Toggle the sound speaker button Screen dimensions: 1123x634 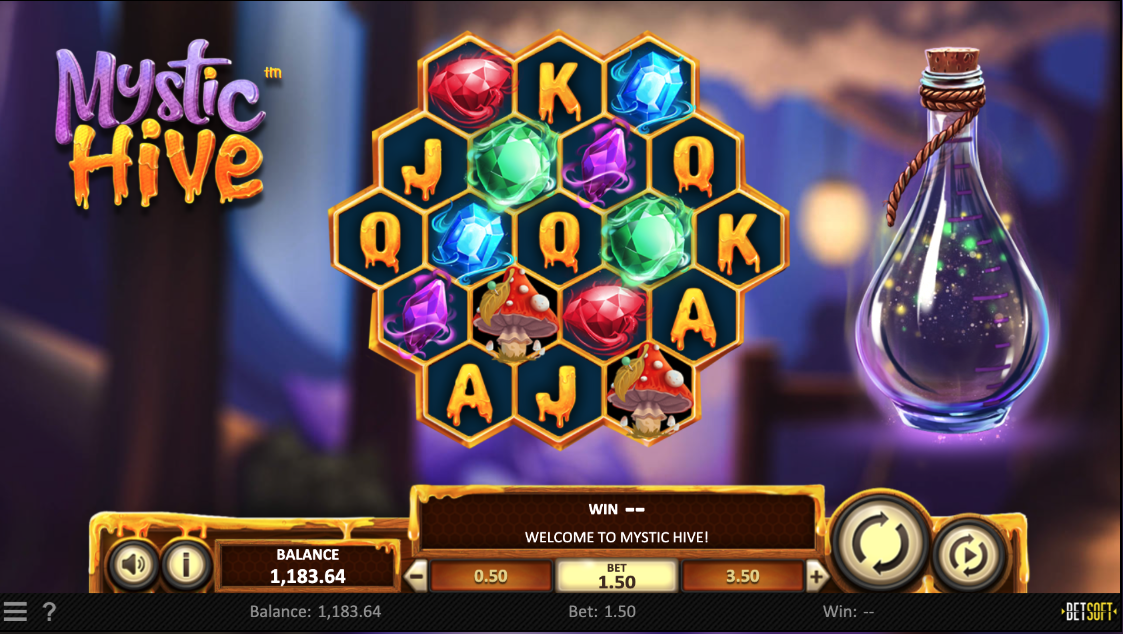[134, 565]
